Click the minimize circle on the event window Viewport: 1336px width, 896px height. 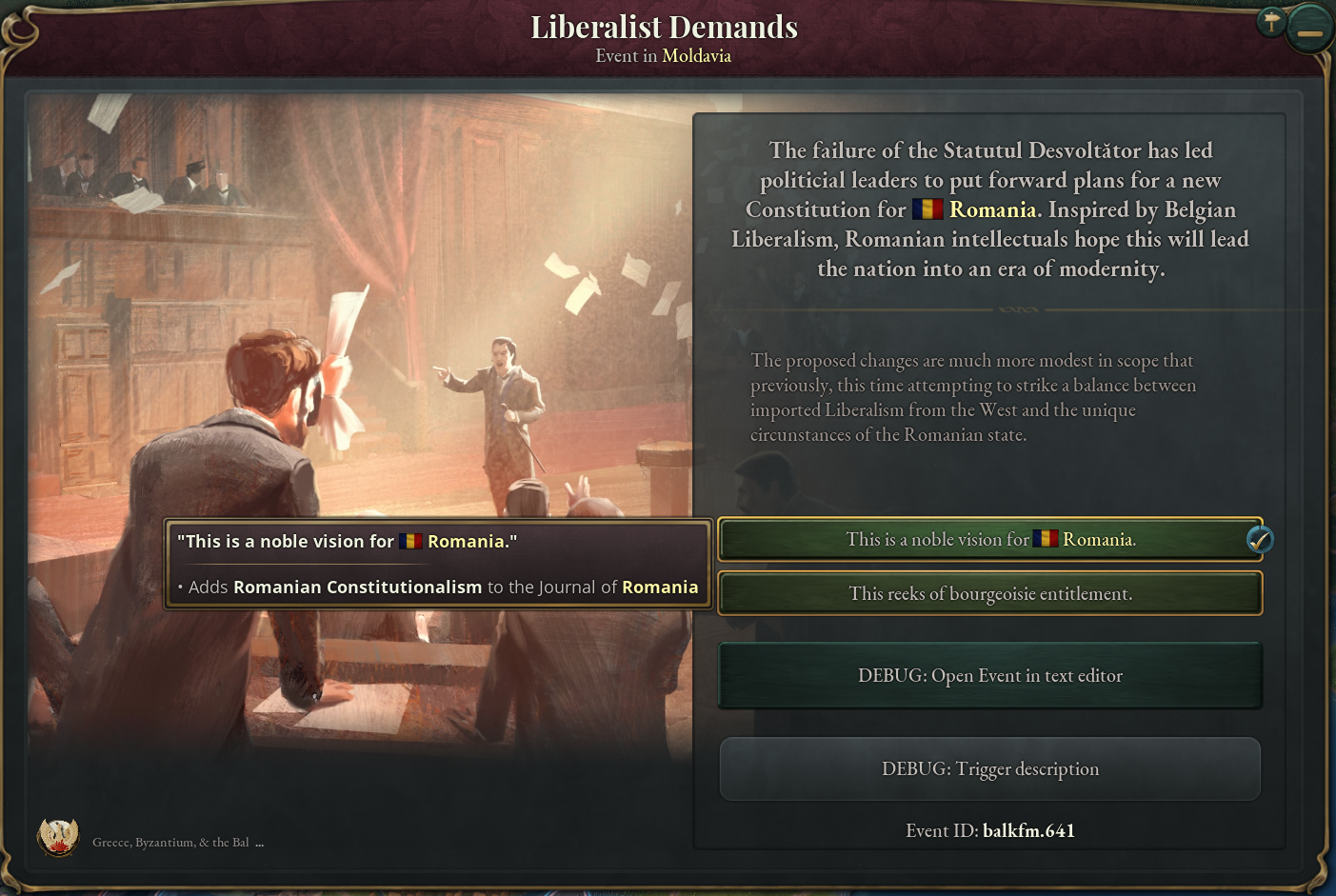[x=1308, y=28]
